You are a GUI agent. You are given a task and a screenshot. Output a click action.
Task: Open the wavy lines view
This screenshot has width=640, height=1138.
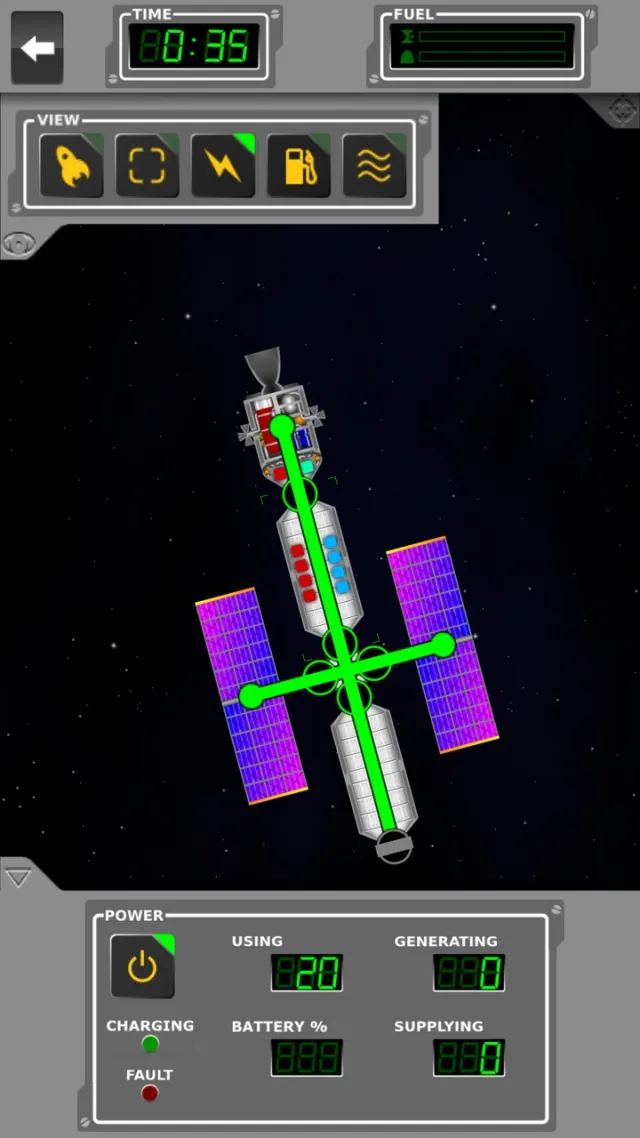(374, 165)
